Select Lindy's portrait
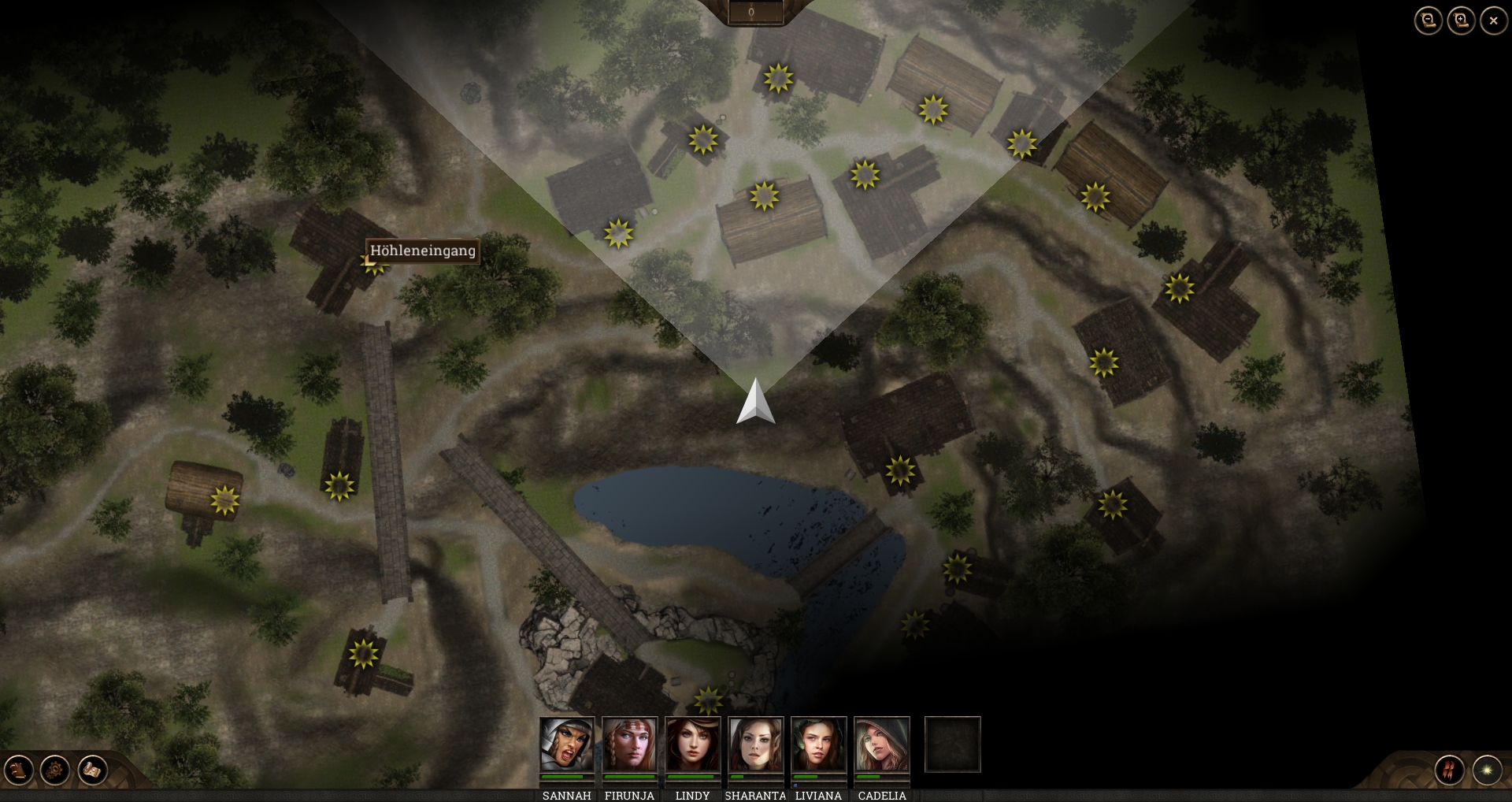 click(x=693, y=744)
